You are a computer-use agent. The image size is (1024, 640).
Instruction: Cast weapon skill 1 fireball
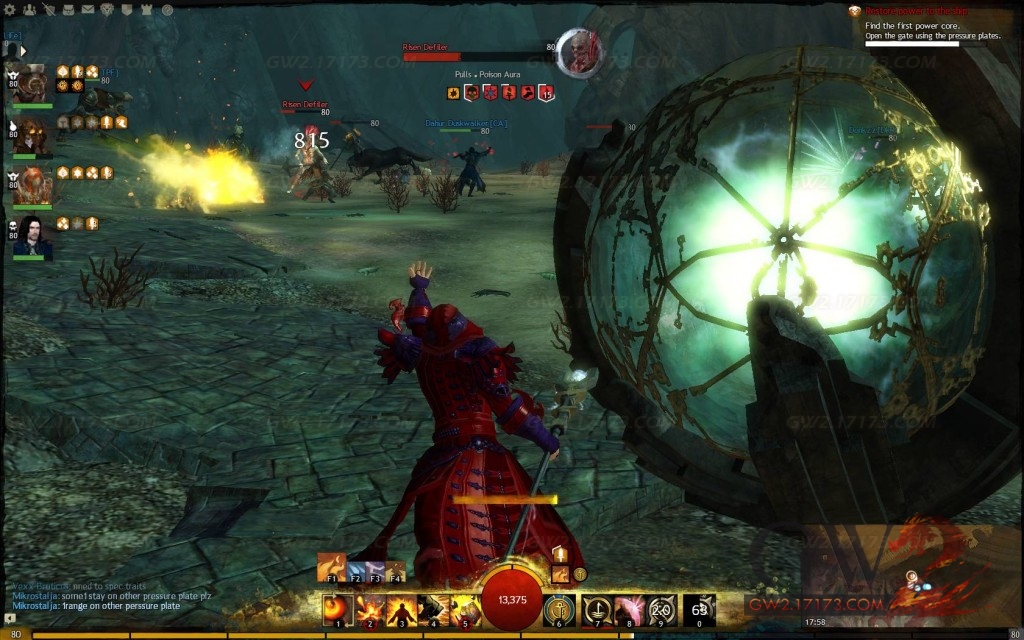pyautogui.click(x=337, y=608)
